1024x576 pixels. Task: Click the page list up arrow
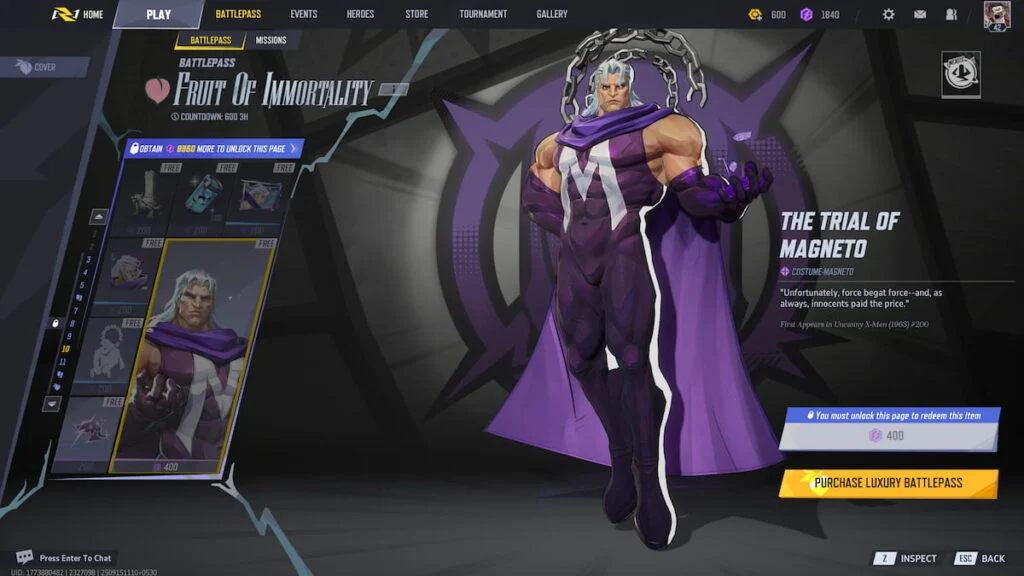tap(100, 216)
